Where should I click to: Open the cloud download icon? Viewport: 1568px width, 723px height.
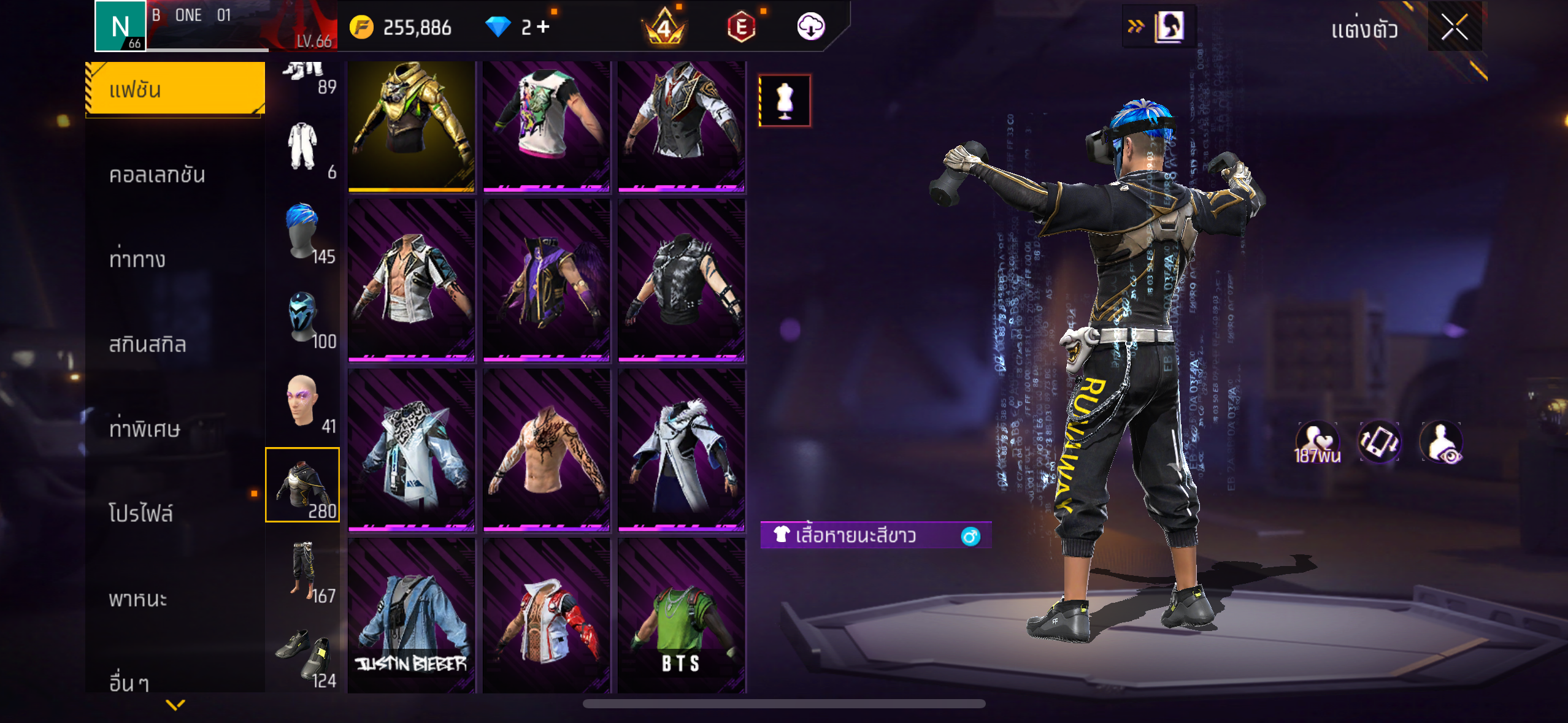[x=810, y=27]
